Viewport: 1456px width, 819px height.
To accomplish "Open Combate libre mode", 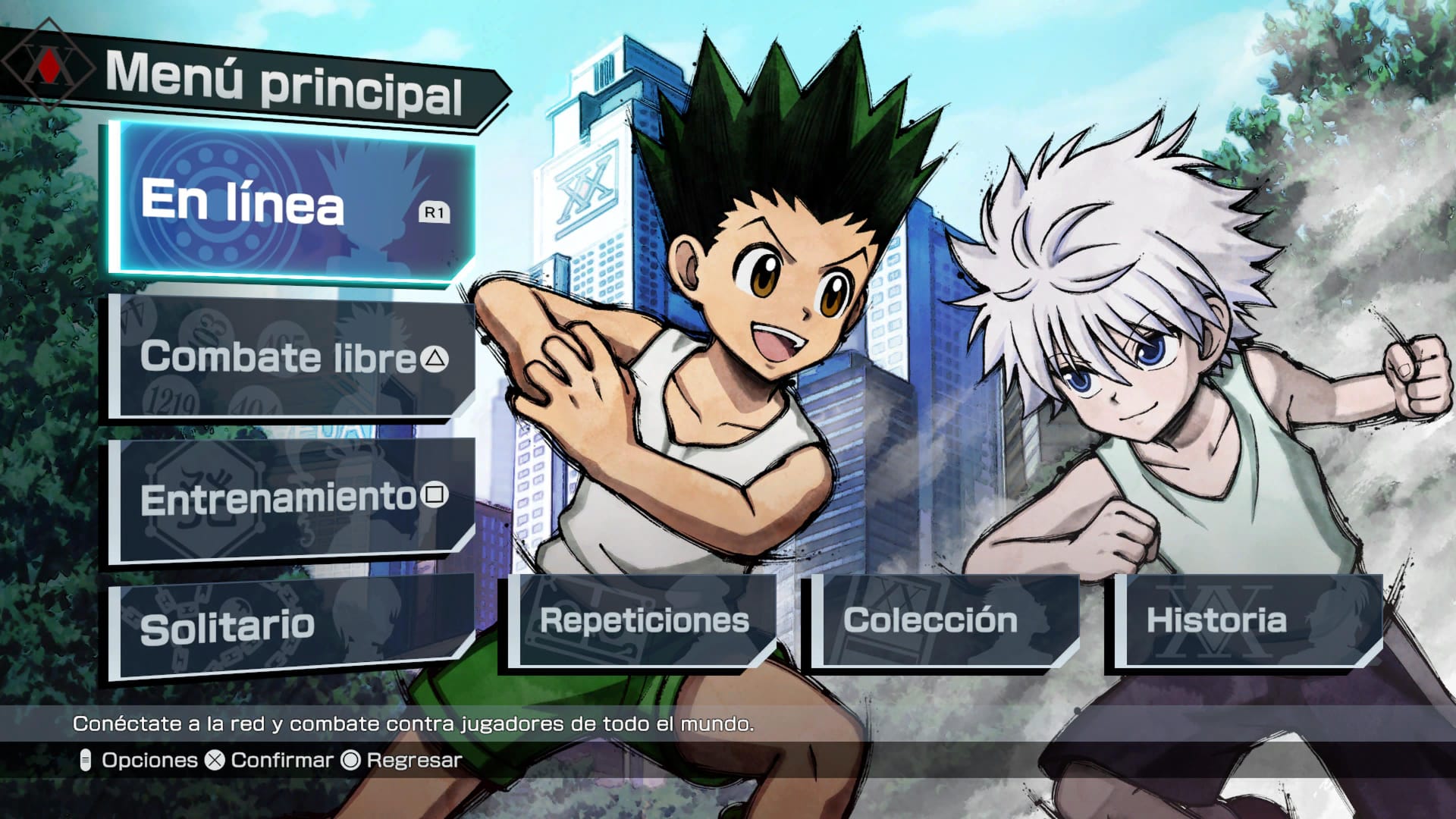I will [x=292, y=357].
